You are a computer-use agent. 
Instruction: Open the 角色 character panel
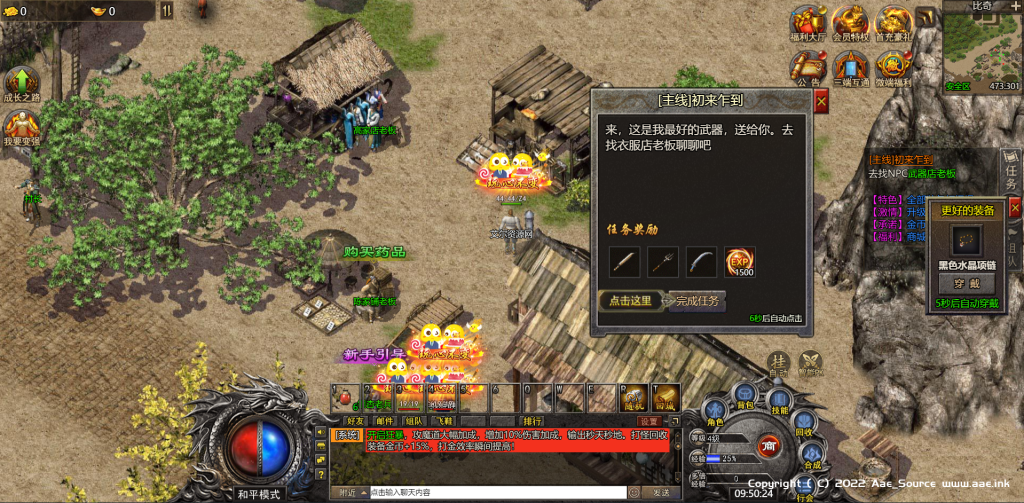click(715, 410)
